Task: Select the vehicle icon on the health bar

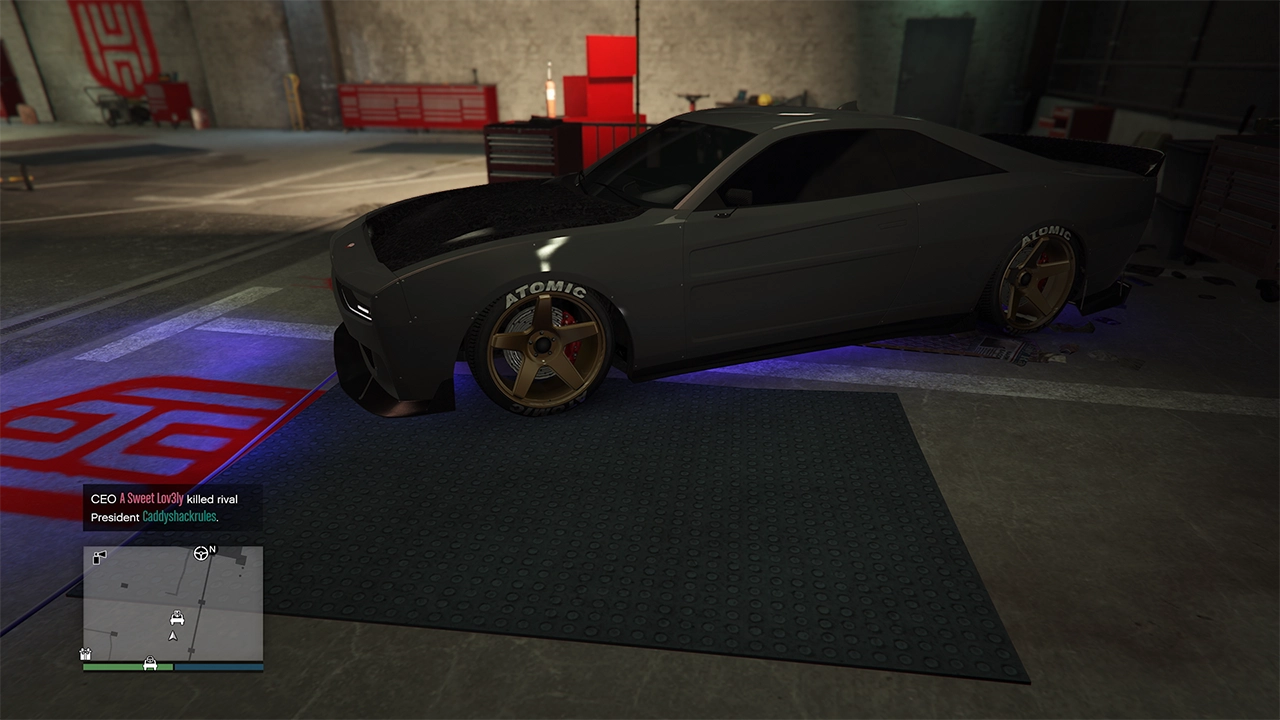Action: click(x=150, y=663)
